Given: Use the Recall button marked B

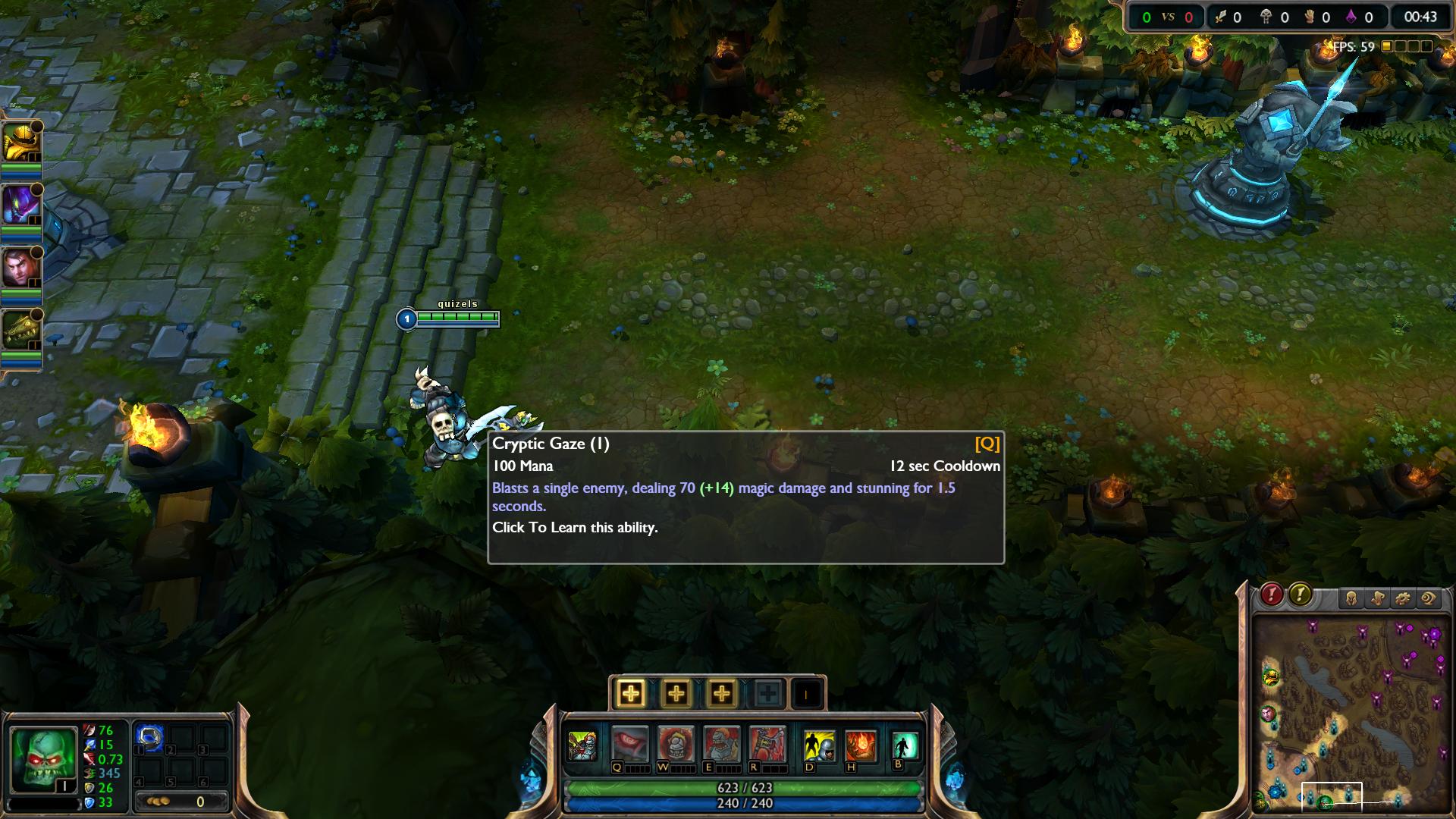Looking at the screenshot, I should click(904, 745).
